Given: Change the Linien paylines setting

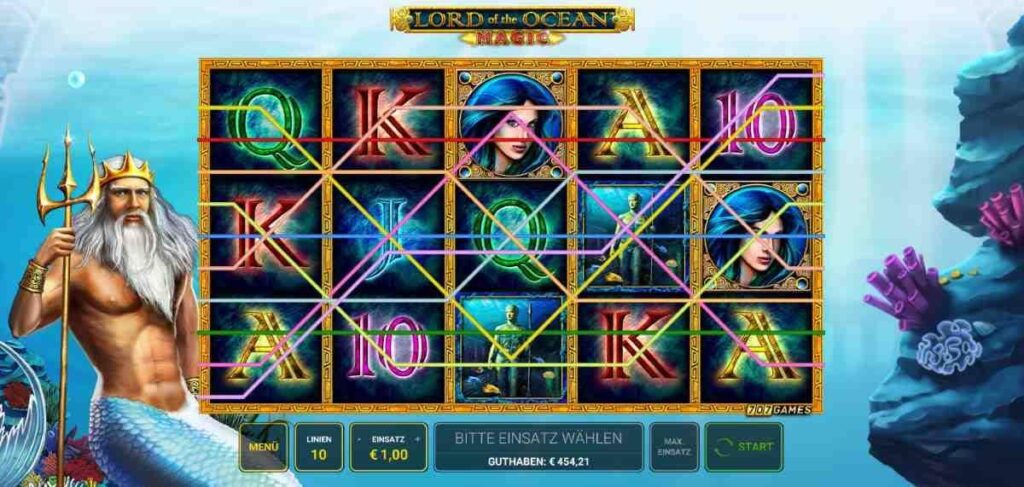Looking at the screenshot, I should 319,446.
